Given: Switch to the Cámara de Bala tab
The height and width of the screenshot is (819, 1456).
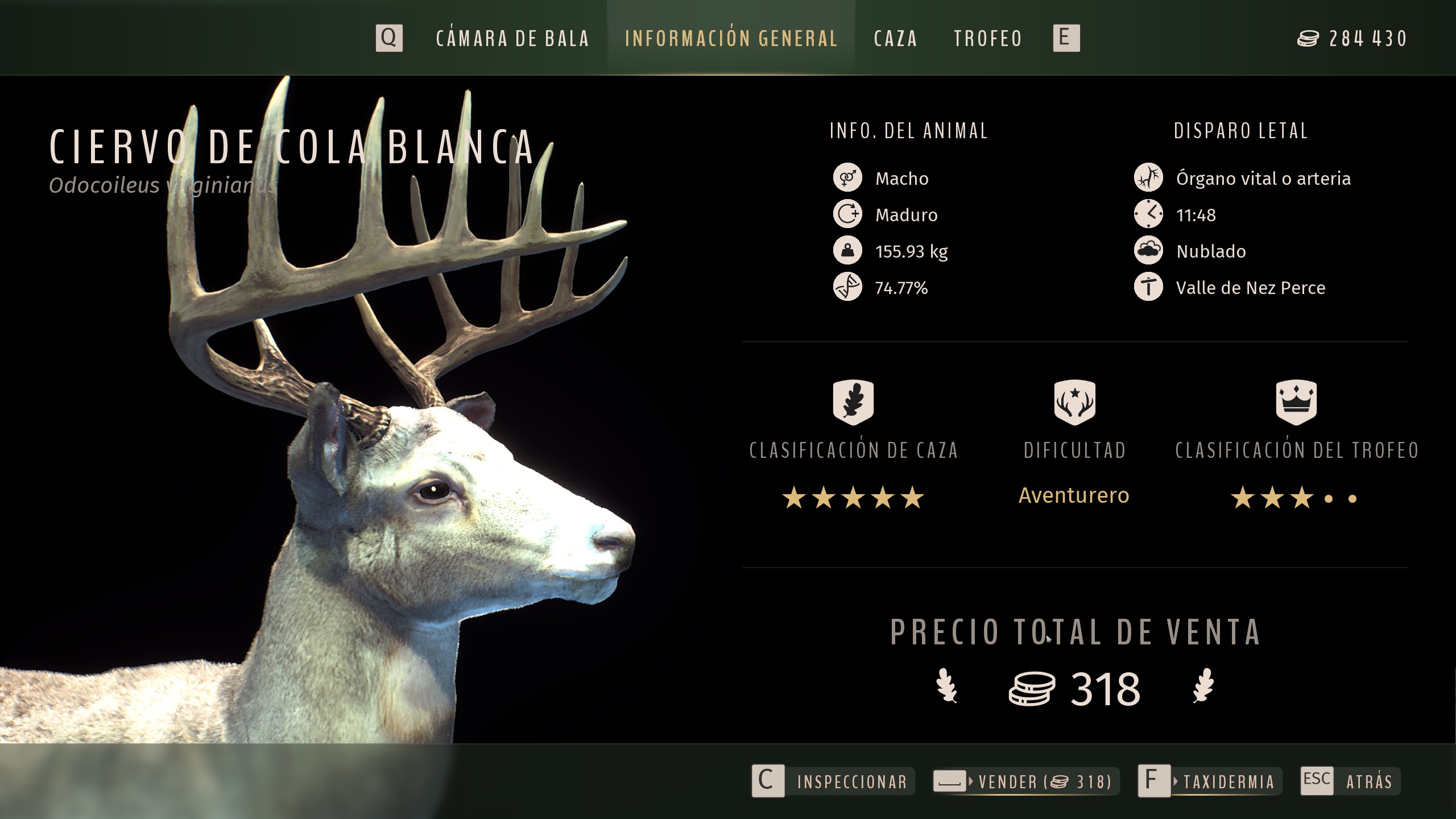Looking at the screenshot, I should point(512,39).
